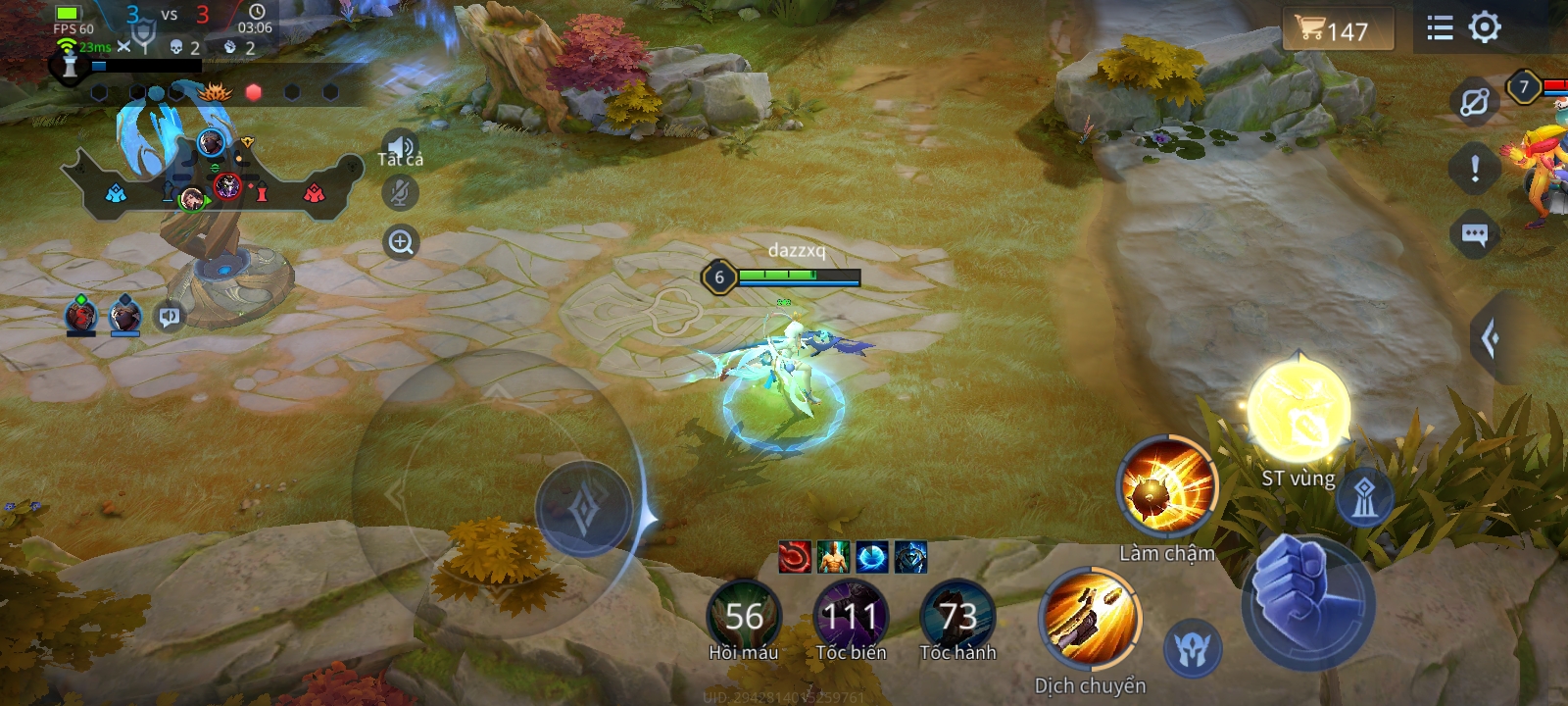Screen dimensions: 1568x706
Task: Toggle the microphone mute button
Action: pyautogui.click(x=400, y=193)
